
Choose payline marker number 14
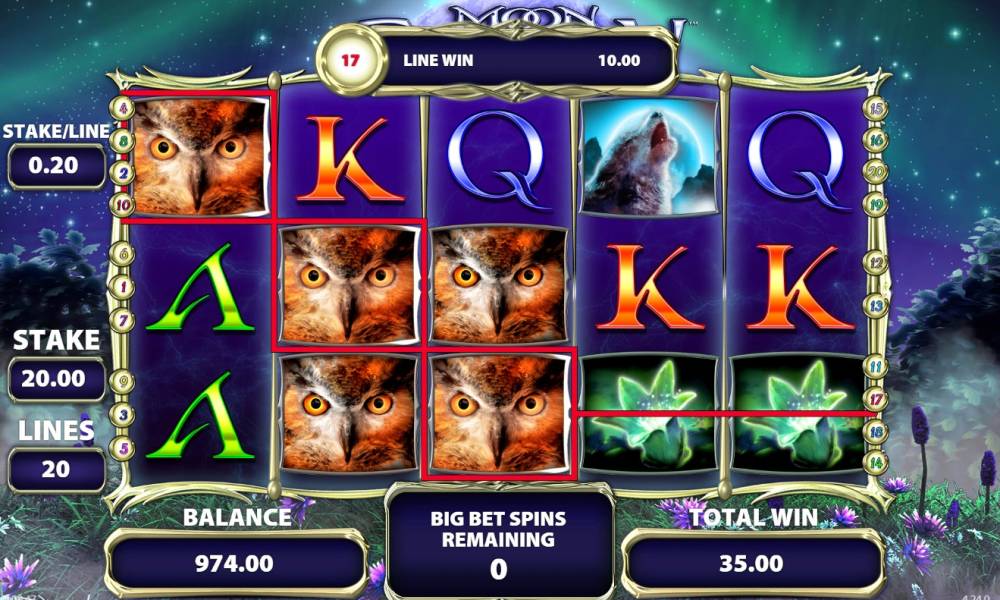click(877, 462)
